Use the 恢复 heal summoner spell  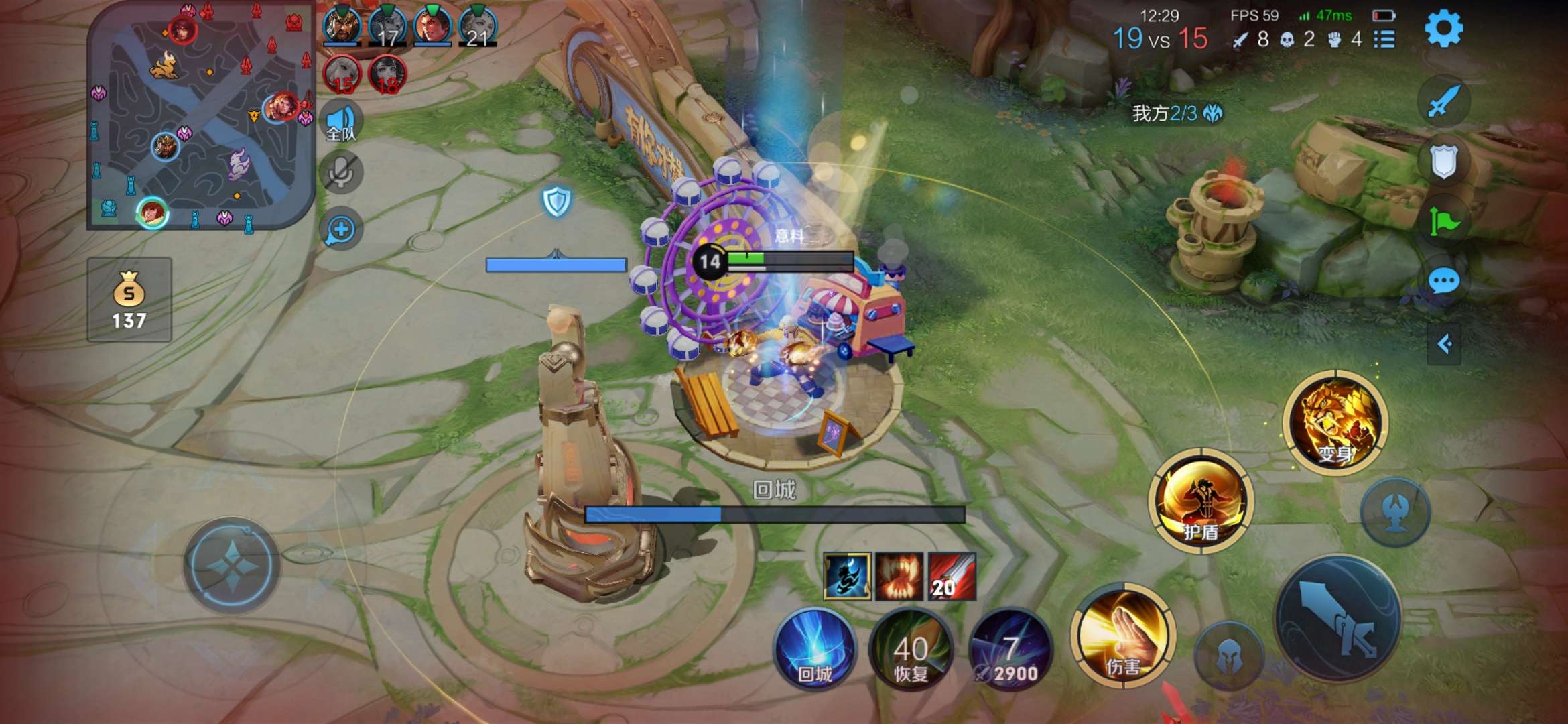tap(911, 650)
